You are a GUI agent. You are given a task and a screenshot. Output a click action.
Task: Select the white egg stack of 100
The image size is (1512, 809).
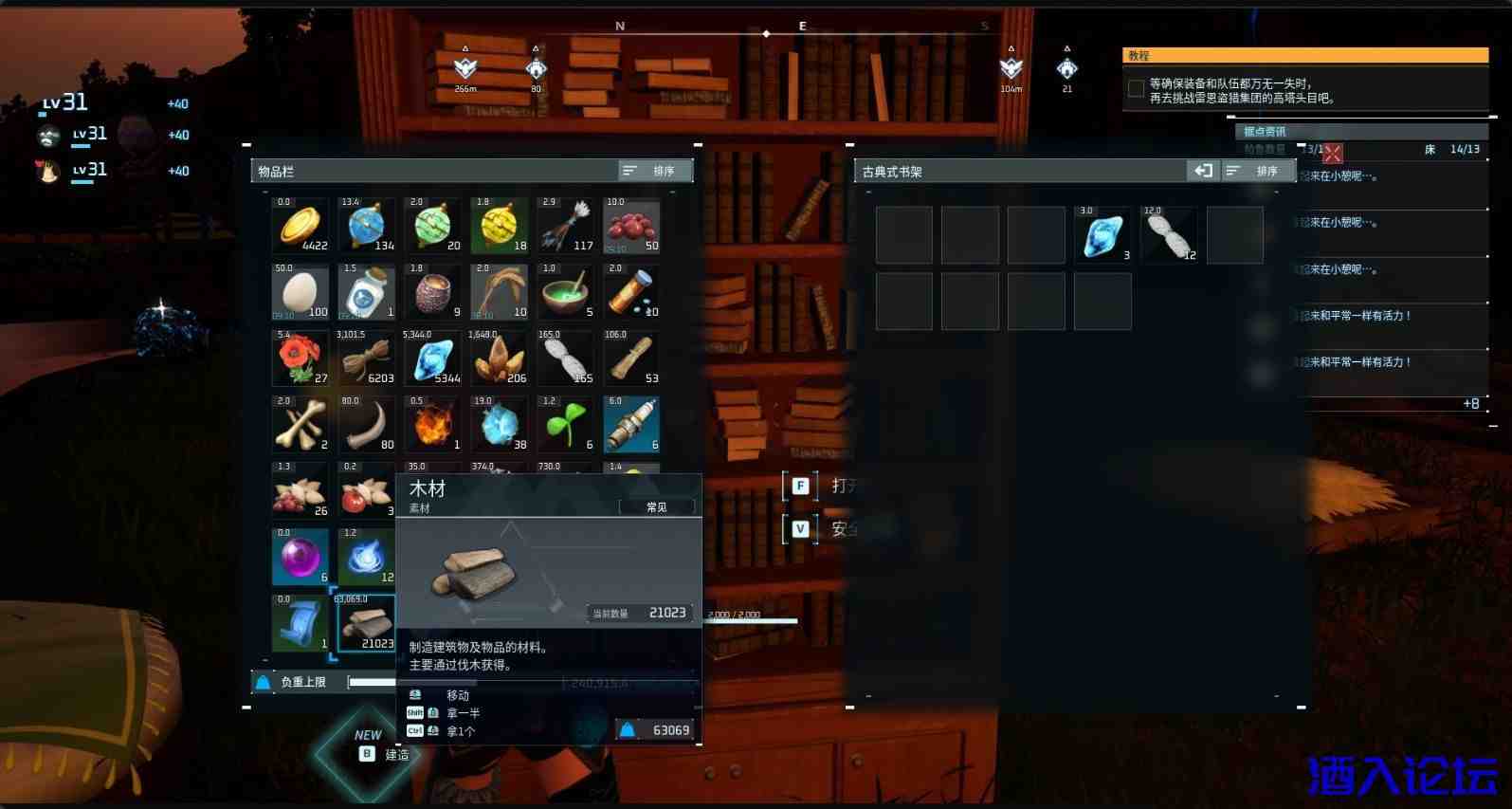coord(301,293)
